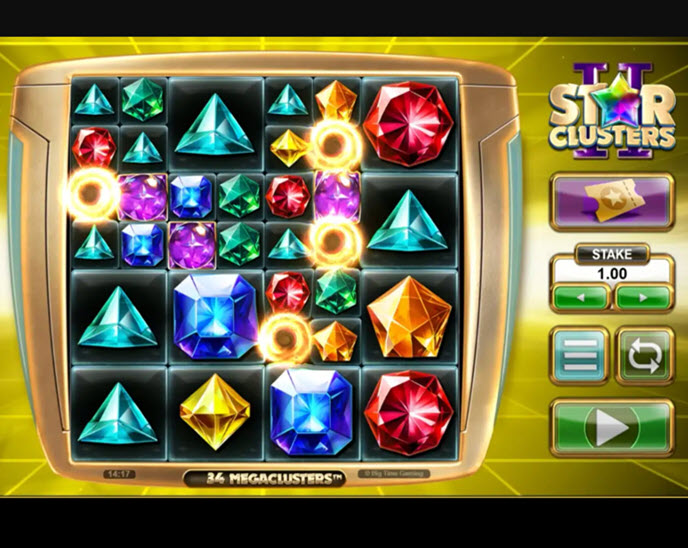
Task: Decrease stake with the left arrow
Action: click(579, 297)
